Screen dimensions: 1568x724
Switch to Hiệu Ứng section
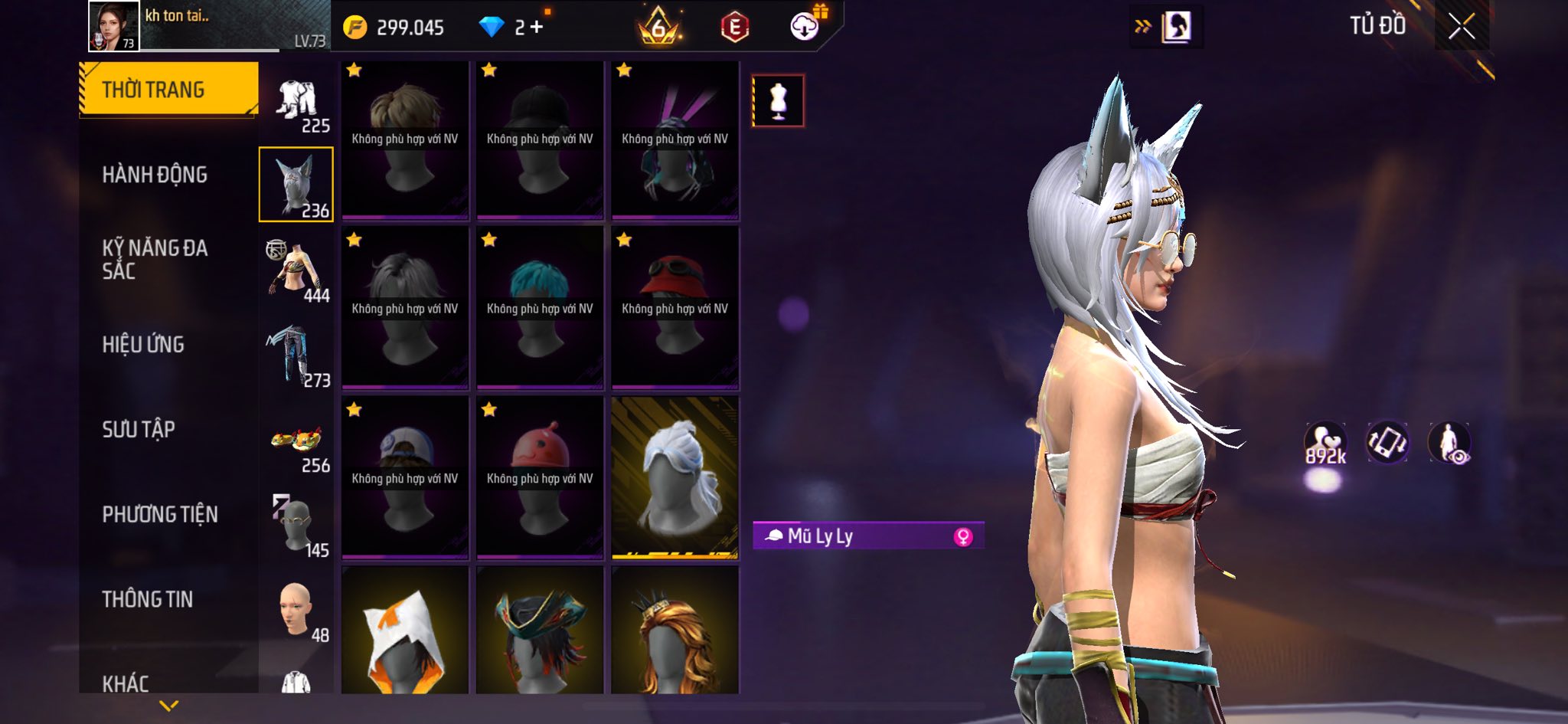[143, 344]
